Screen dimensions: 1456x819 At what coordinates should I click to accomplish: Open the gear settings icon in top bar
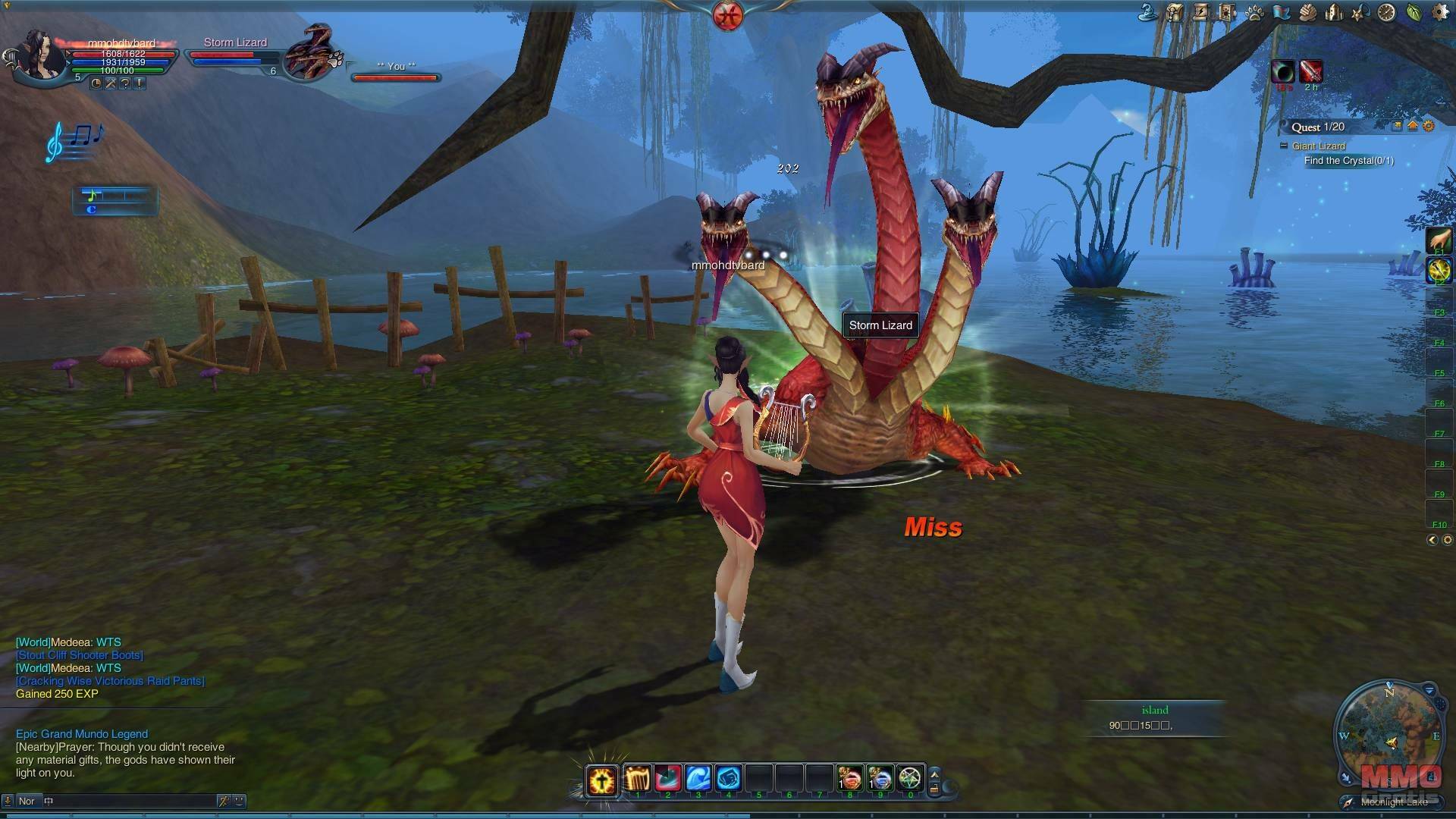click(1439, 13)
